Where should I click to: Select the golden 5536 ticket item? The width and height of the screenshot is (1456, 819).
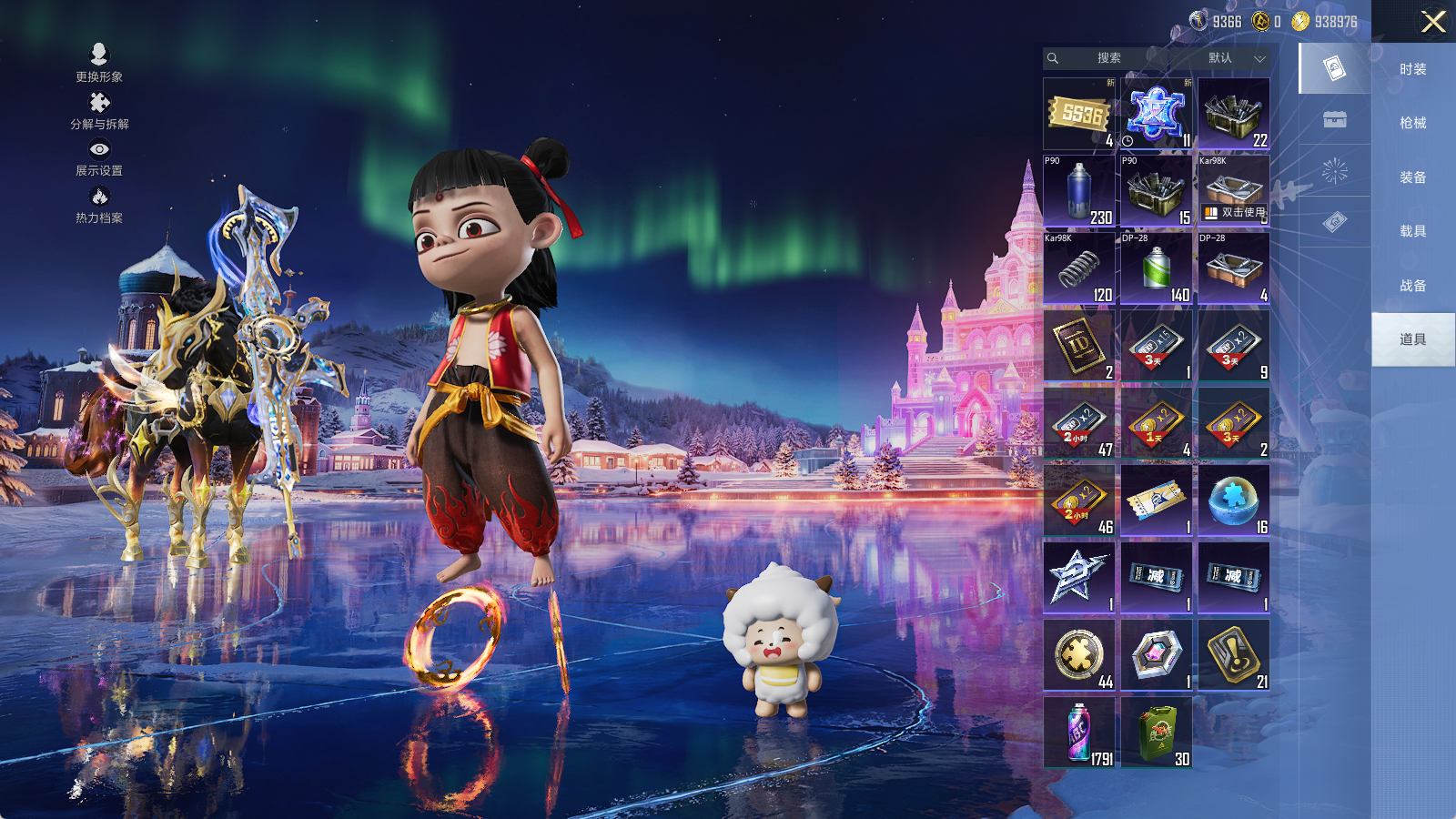pos(1079,114)
